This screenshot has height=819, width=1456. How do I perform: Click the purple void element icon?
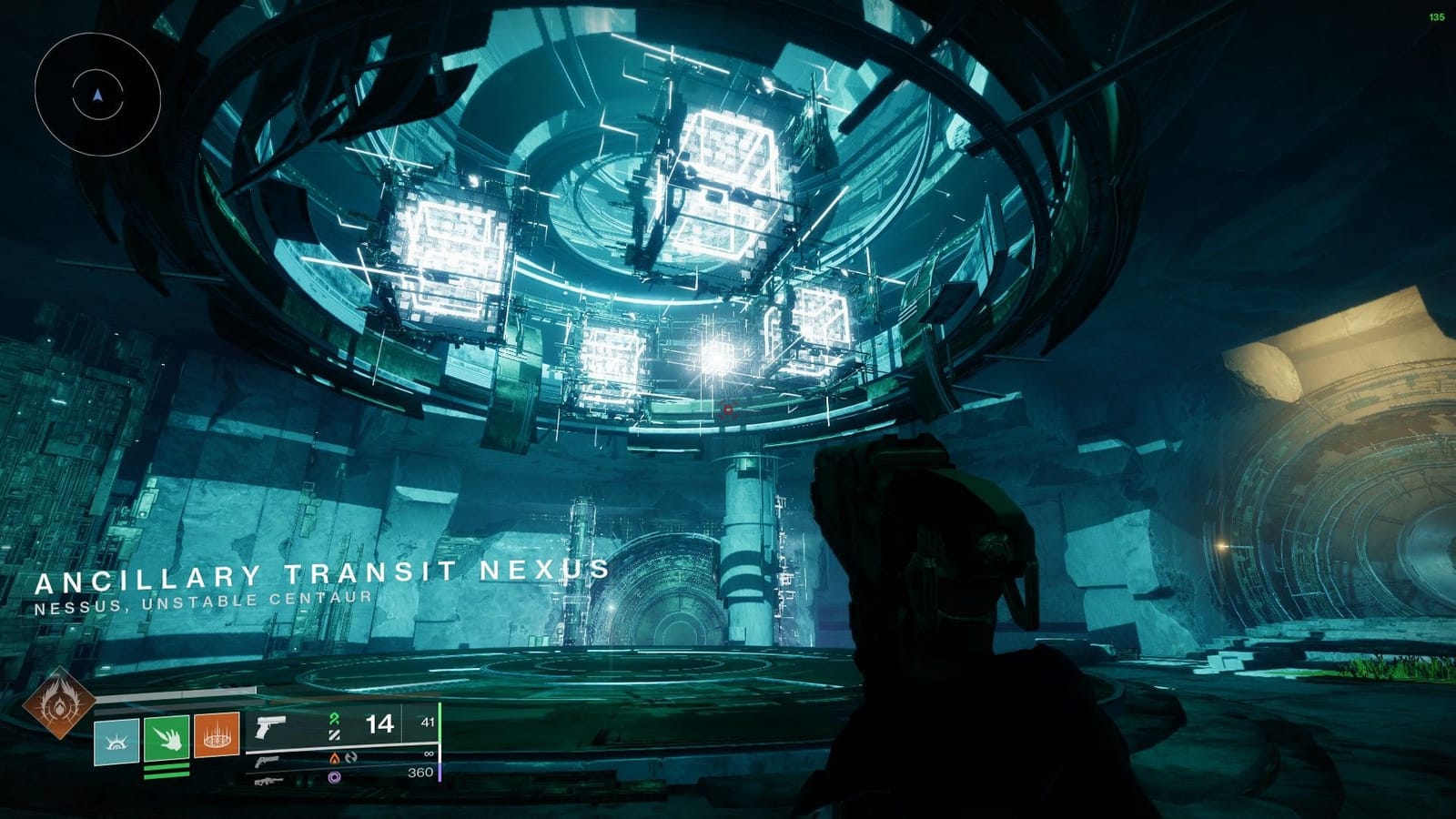(x=334, y=778)
